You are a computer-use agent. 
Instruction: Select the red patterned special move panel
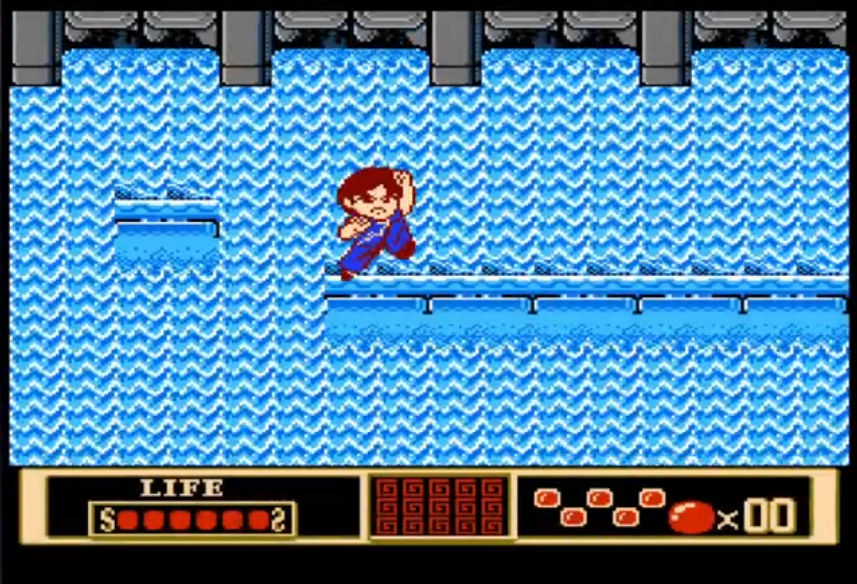(x=439, y=507)
